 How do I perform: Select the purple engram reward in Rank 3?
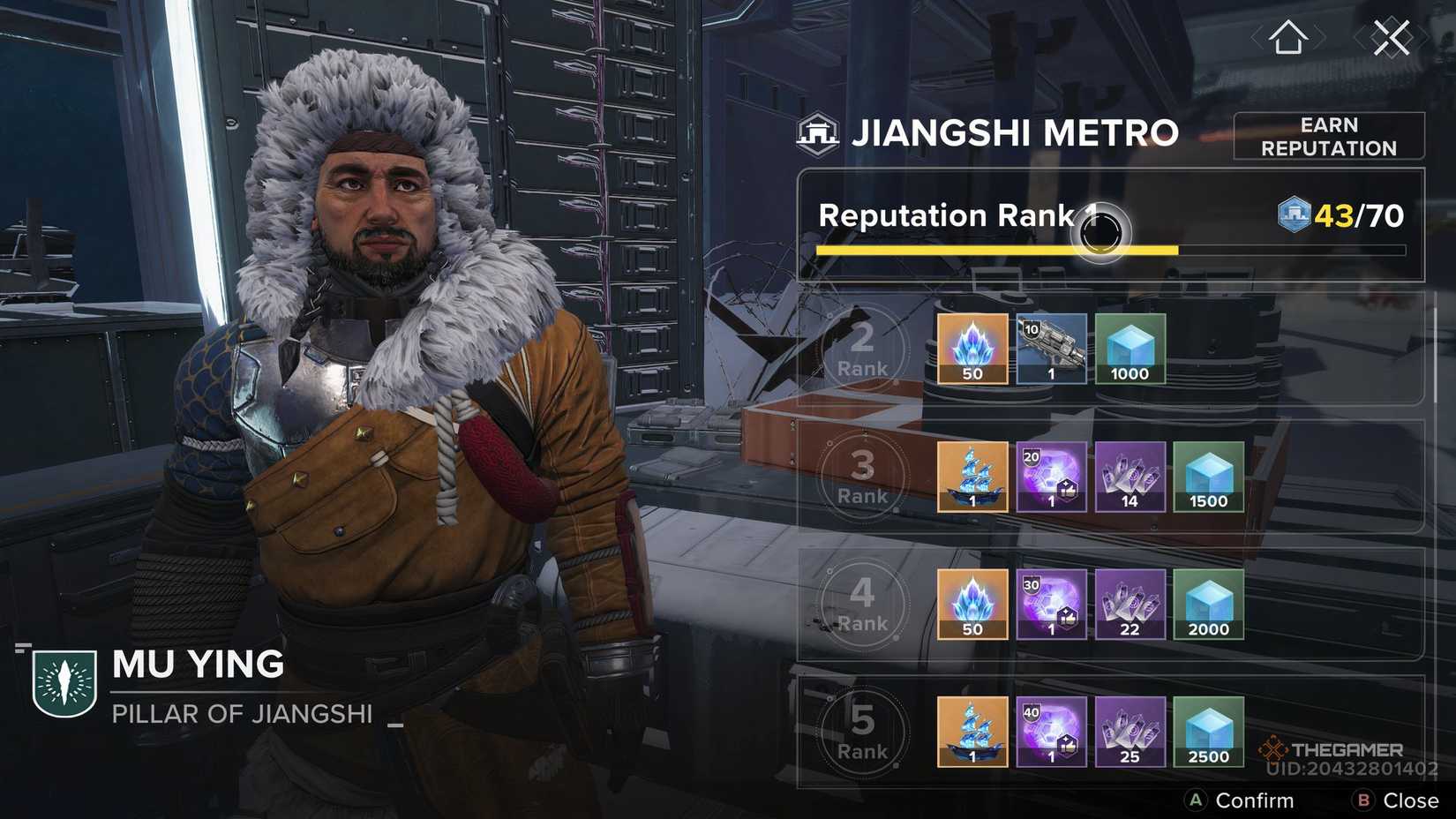pos(1050,477)
